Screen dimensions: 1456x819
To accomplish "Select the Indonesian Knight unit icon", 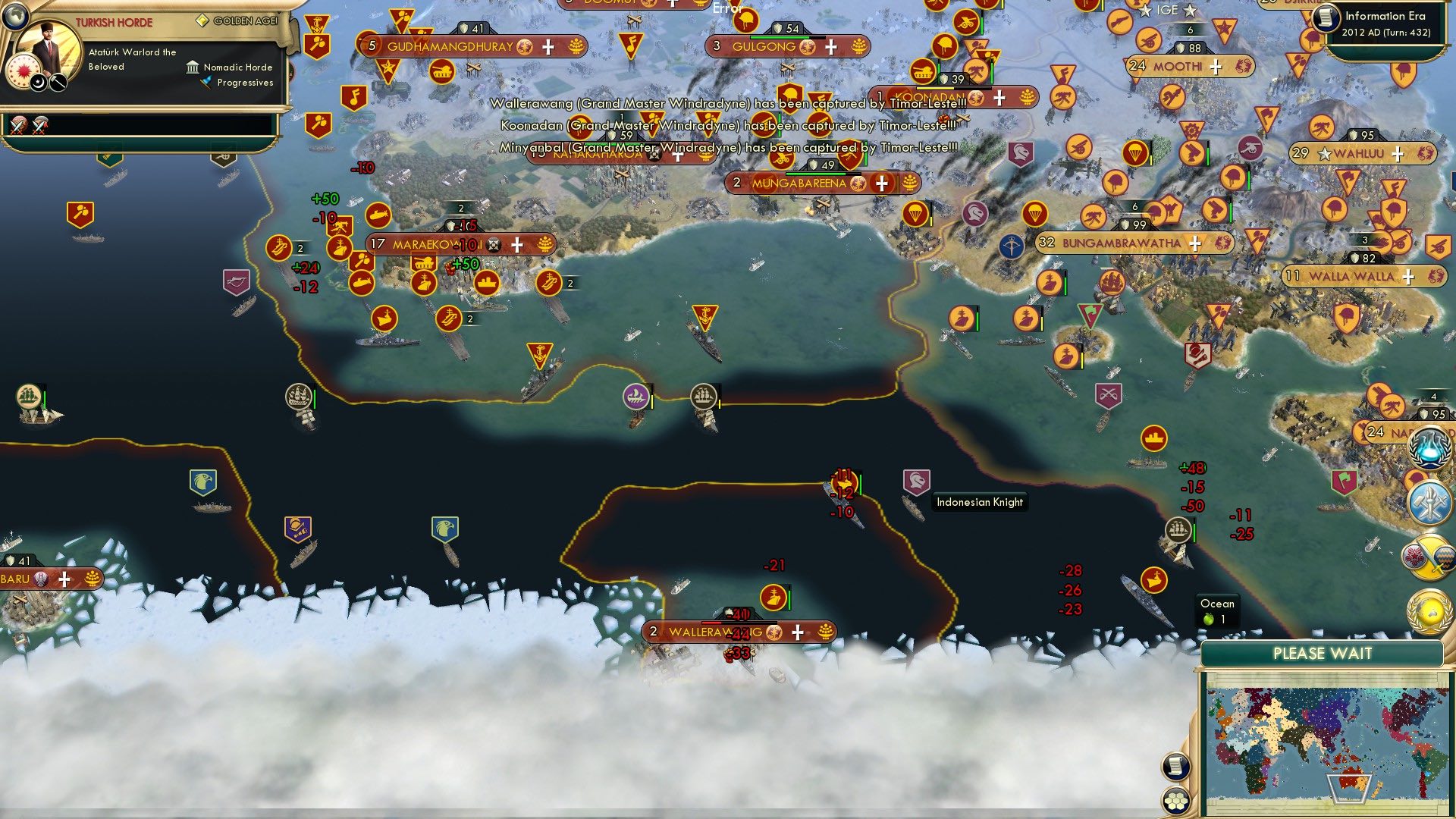I will coord(915,480).
